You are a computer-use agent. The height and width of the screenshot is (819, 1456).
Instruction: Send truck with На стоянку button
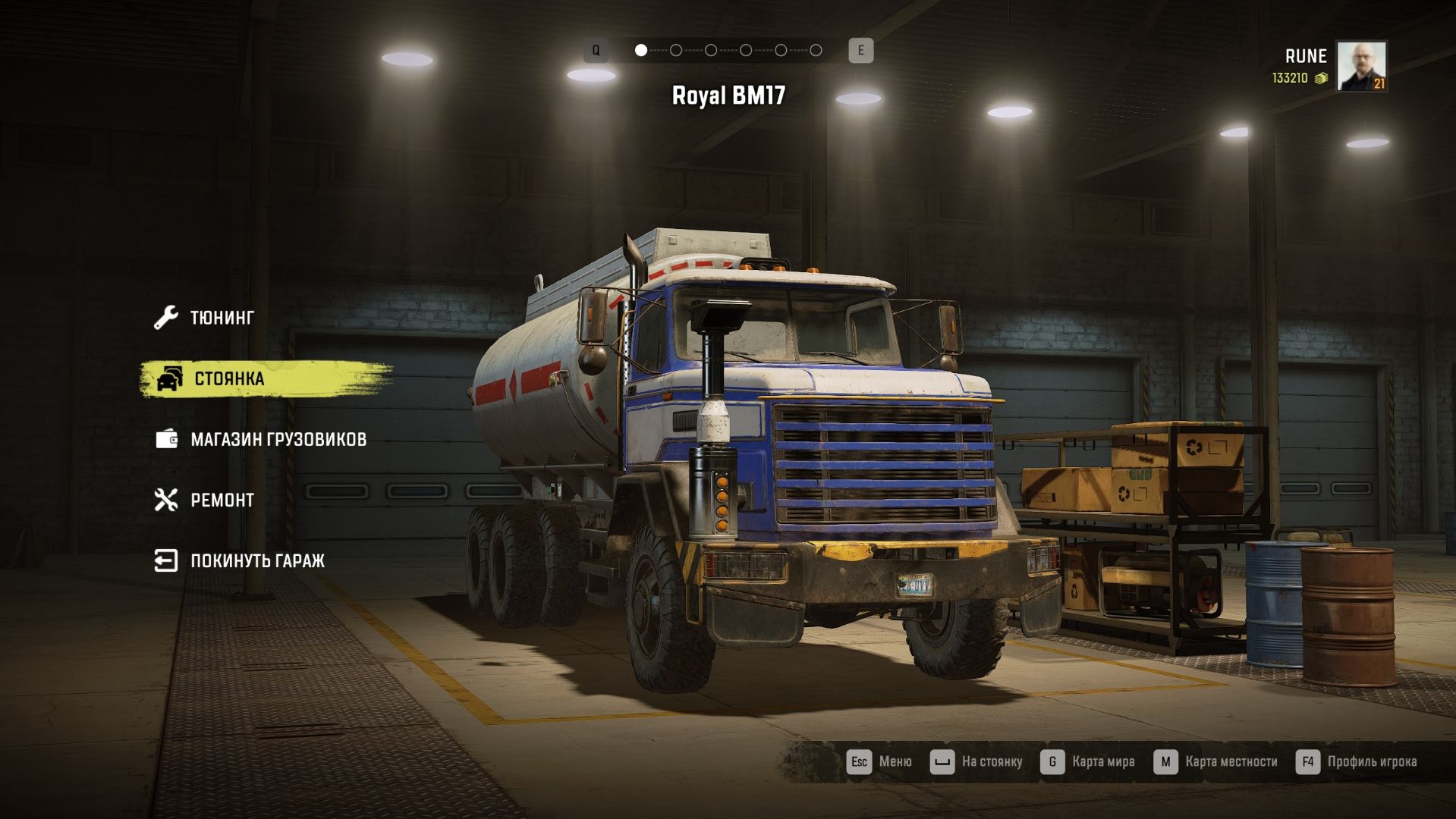976,761
